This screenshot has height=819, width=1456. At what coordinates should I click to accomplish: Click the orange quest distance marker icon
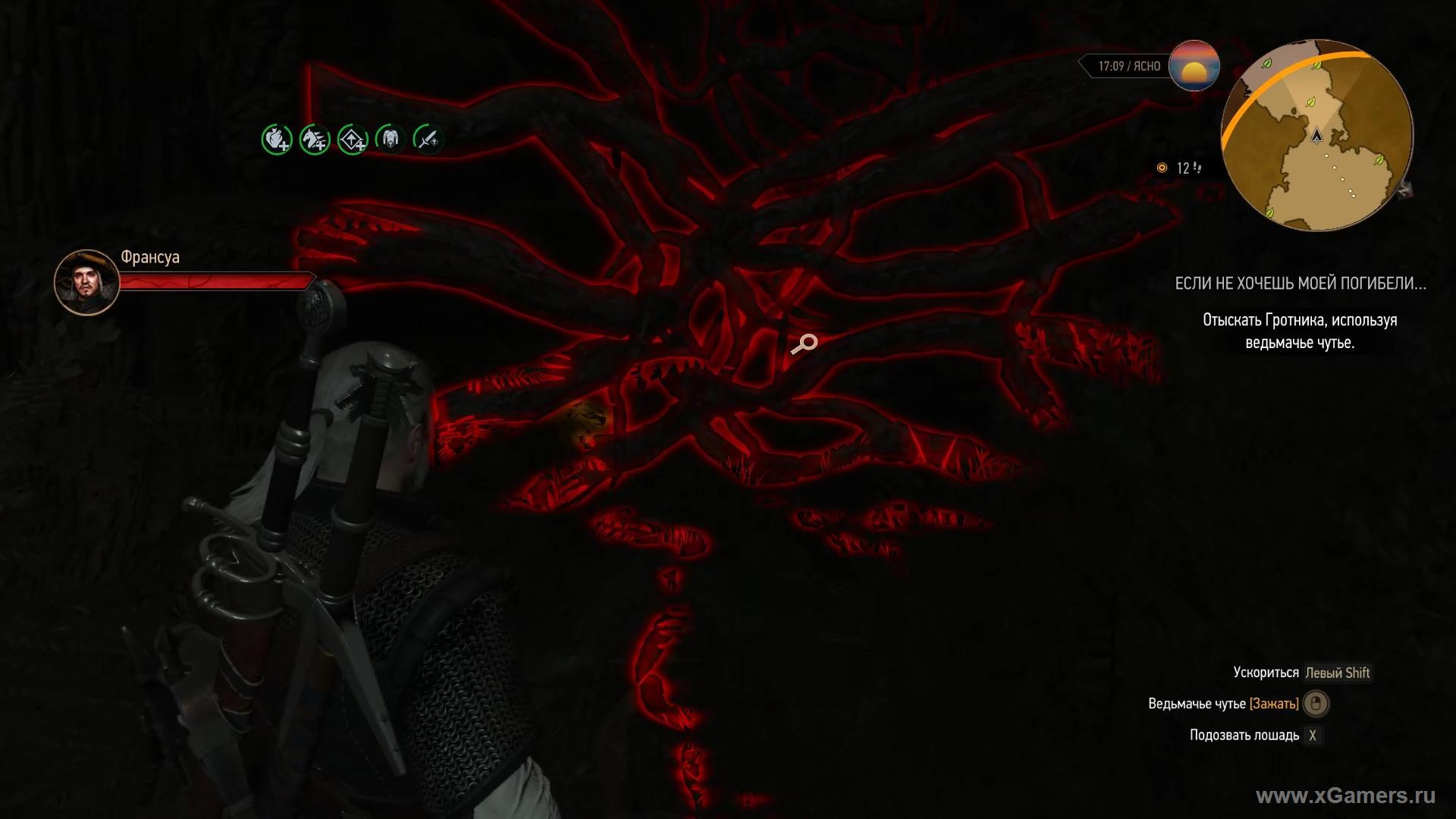[1162, 168]
